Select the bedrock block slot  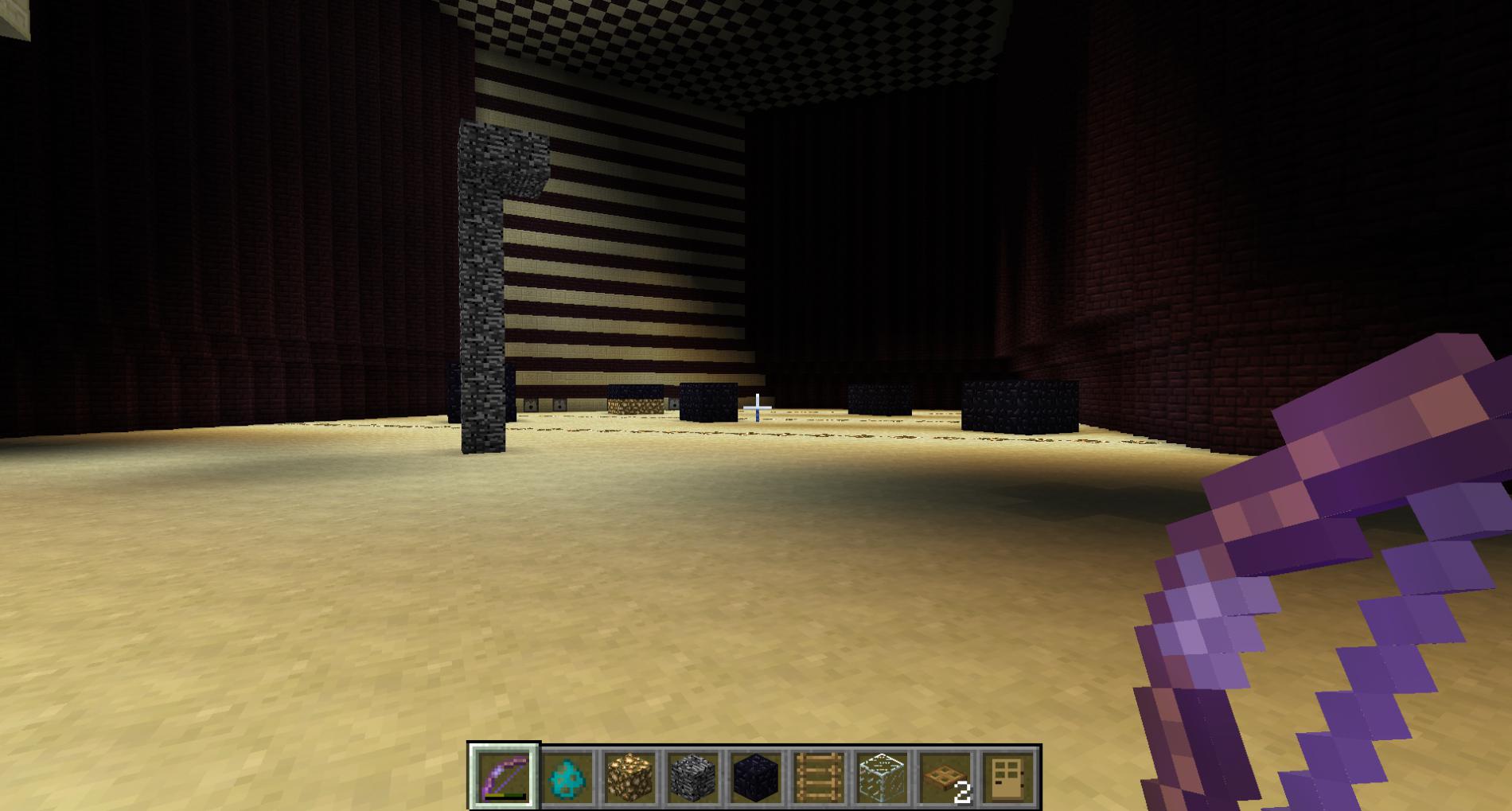click(x=694, y=777)
